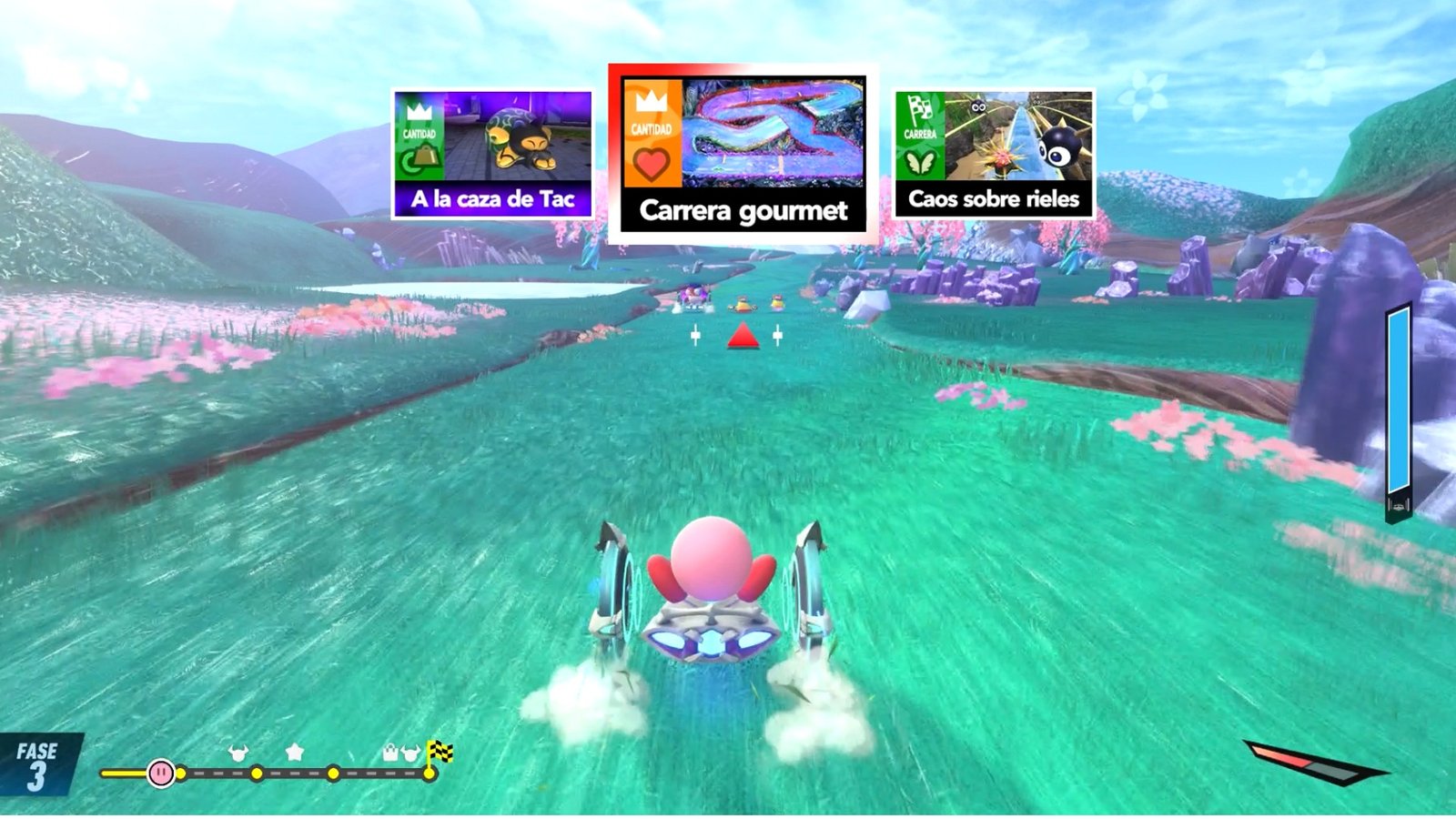Click the Caos sobre rieles label
This screenshot has width=1456, height=819.
[991, 198]
